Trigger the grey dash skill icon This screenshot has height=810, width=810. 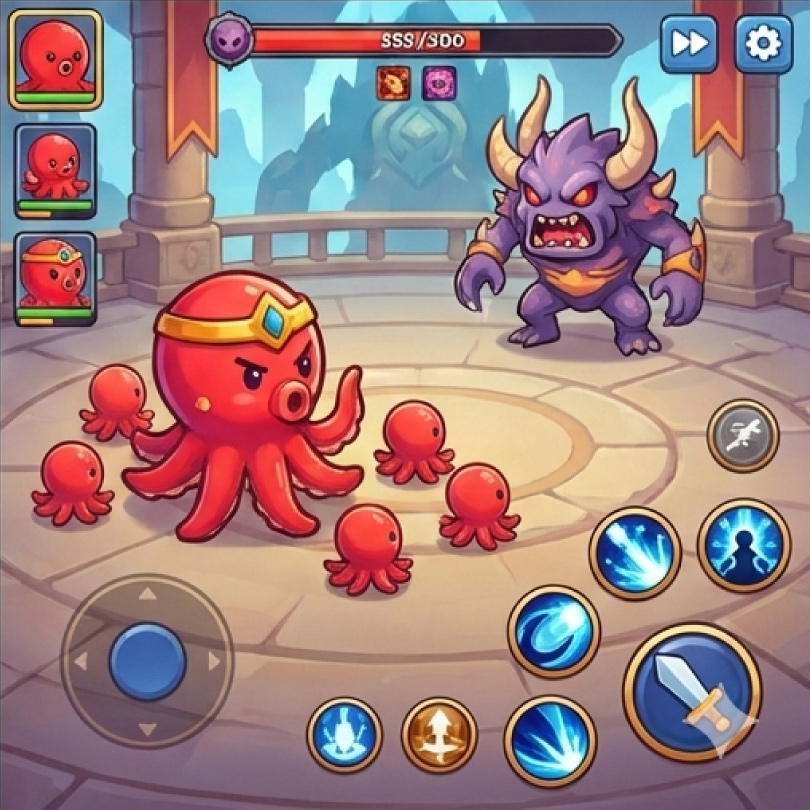coord(743,435)
